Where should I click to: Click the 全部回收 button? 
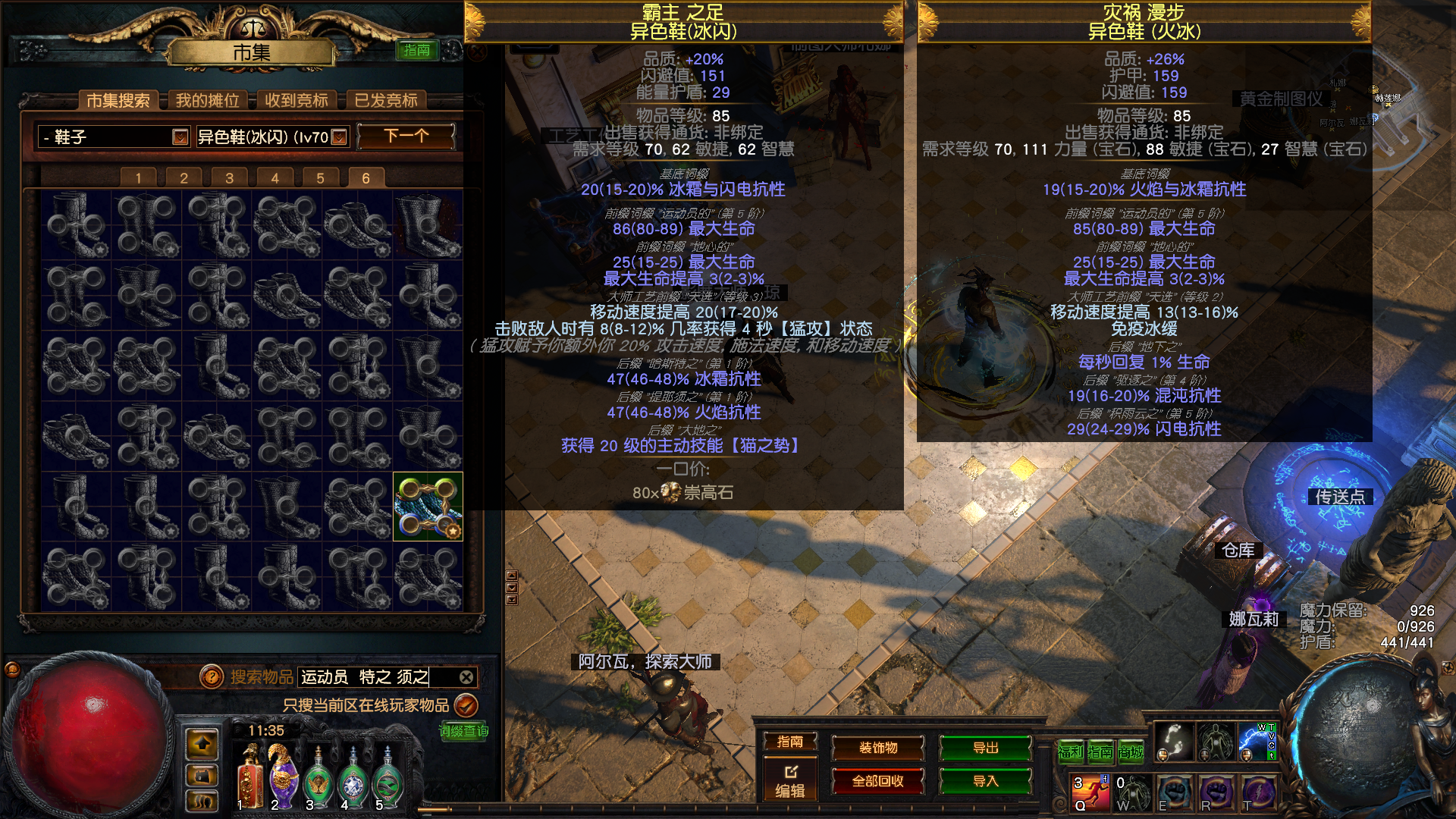pyautogui.click(x=877, y=781)
